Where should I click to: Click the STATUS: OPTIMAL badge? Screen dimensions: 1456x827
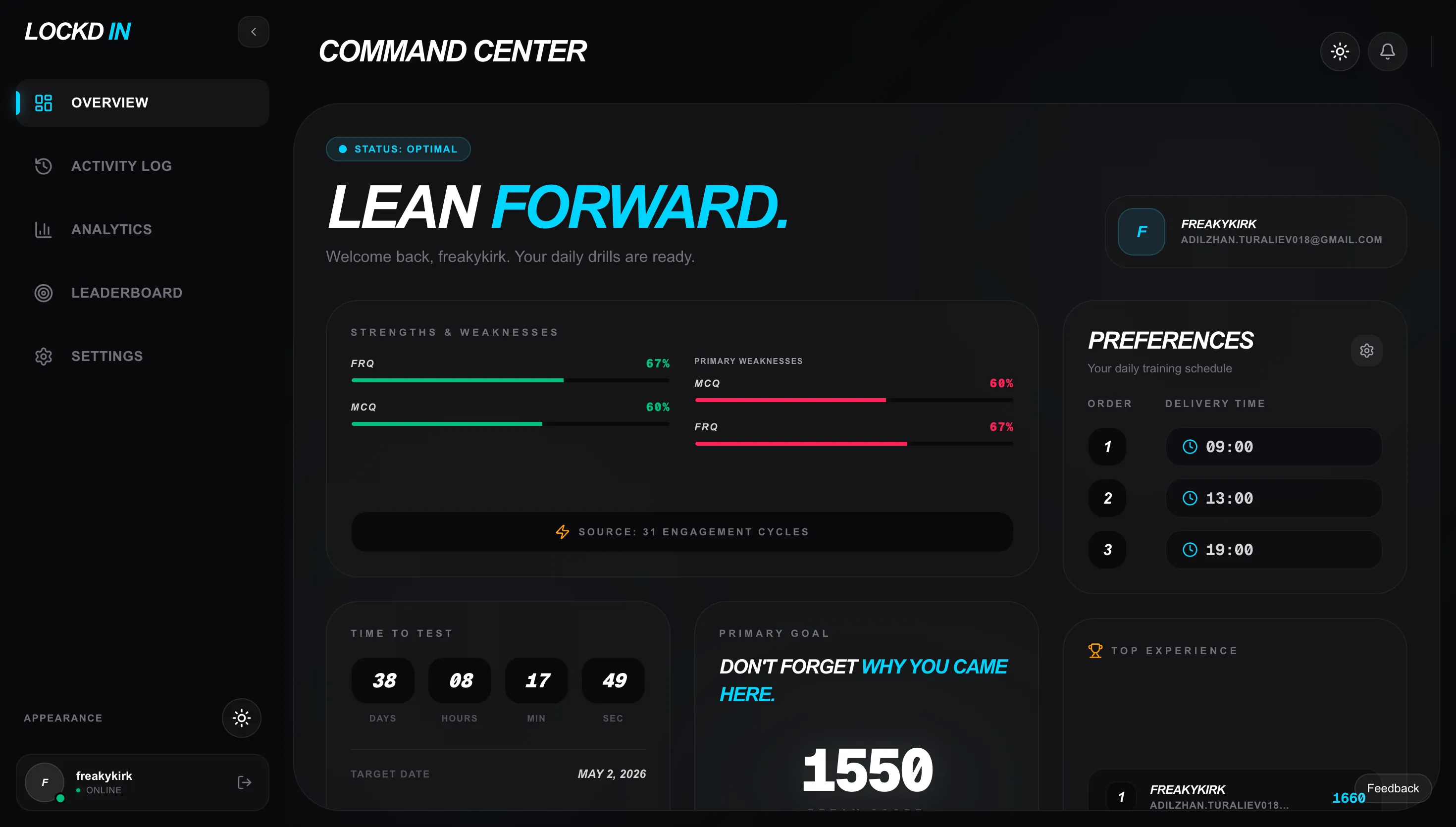(398, 149)
